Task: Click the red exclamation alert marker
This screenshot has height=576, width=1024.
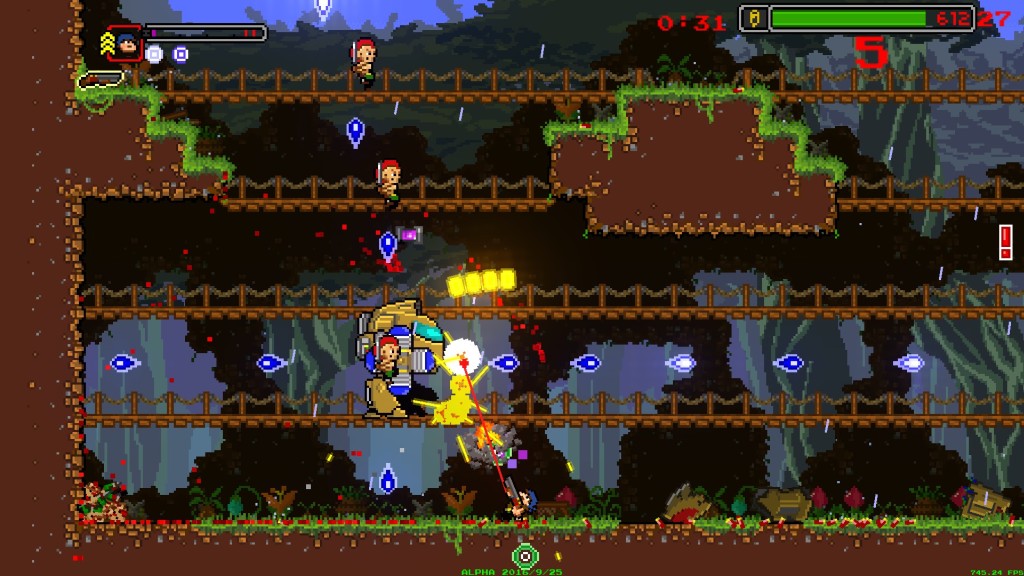Action: click(1005, 241)
